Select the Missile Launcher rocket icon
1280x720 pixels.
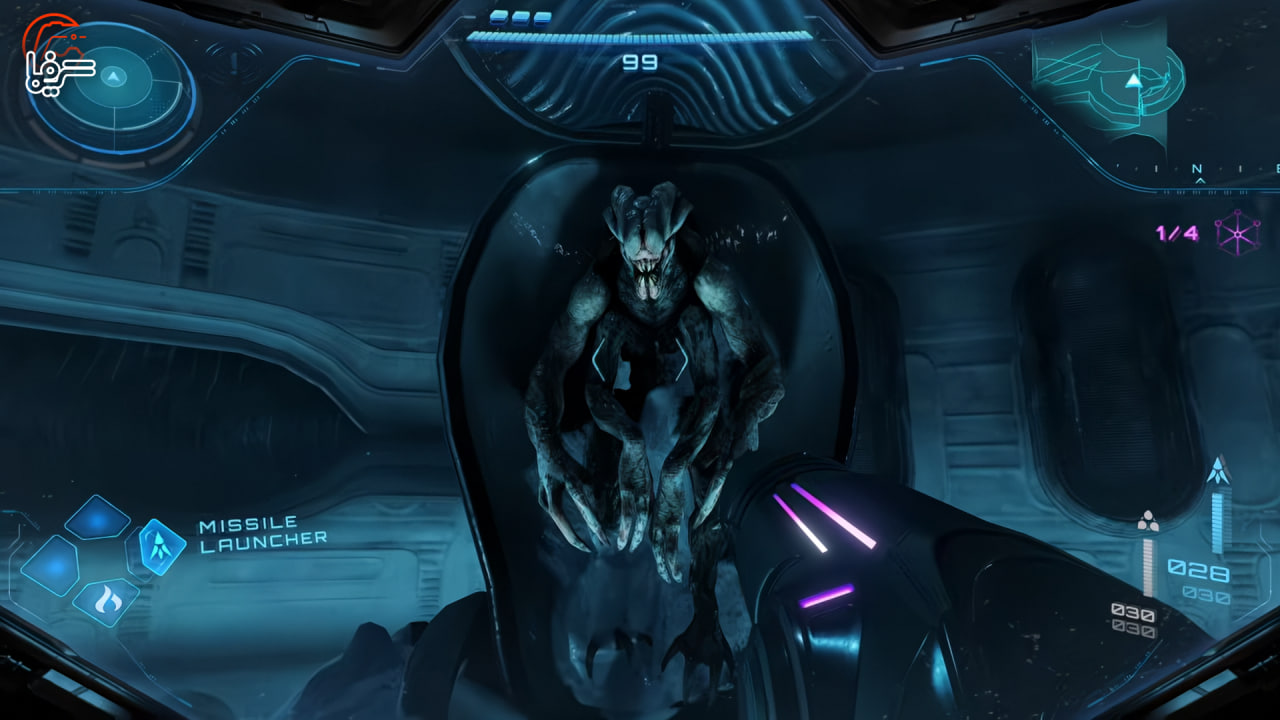(159, 545)
